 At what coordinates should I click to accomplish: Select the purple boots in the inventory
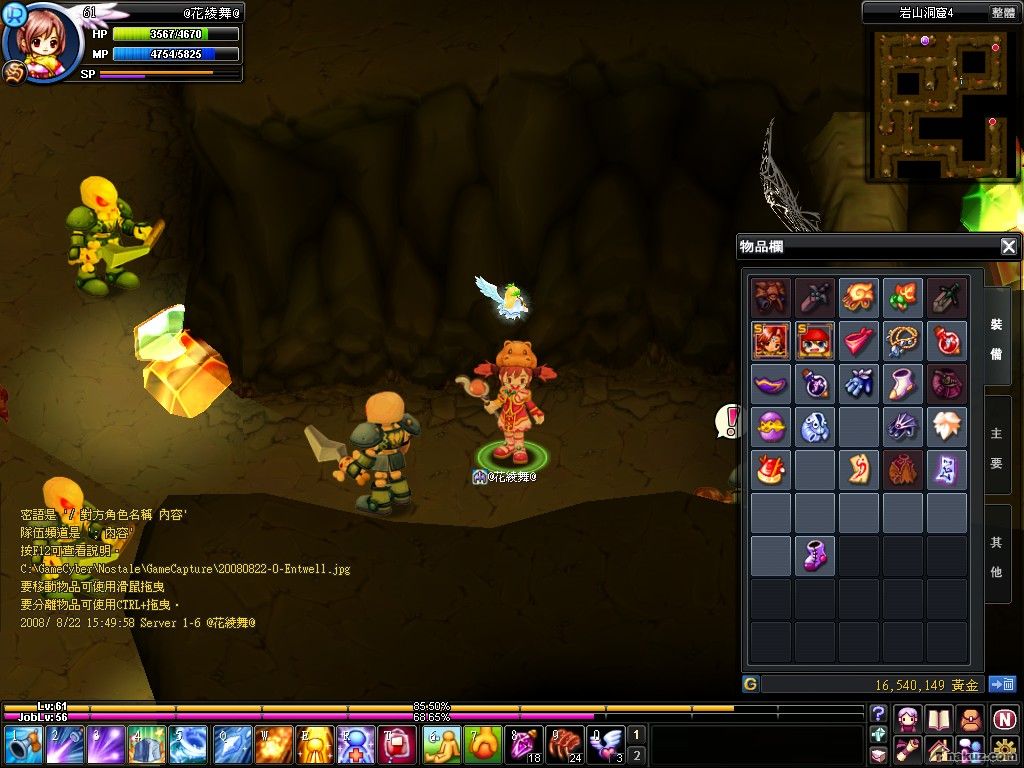(814, 555)
